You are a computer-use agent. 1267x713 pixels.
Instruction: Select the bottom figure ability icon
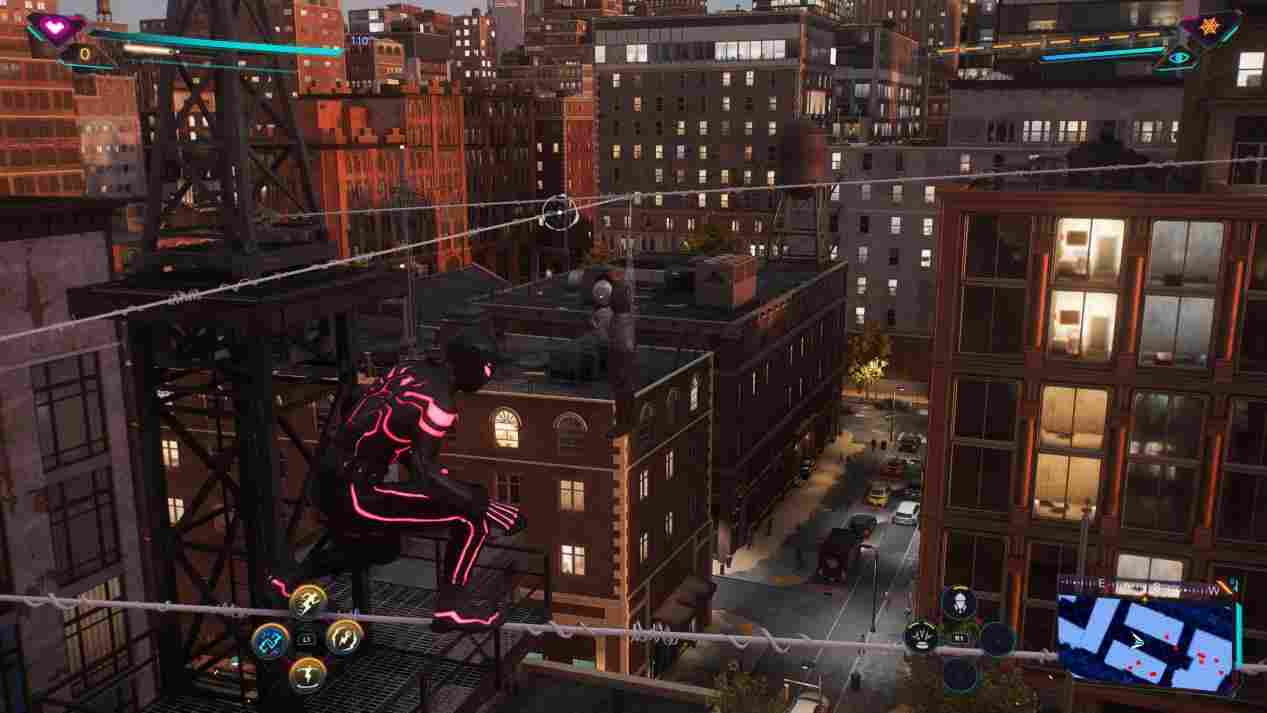pyautogui.click(x=307, y=673)
